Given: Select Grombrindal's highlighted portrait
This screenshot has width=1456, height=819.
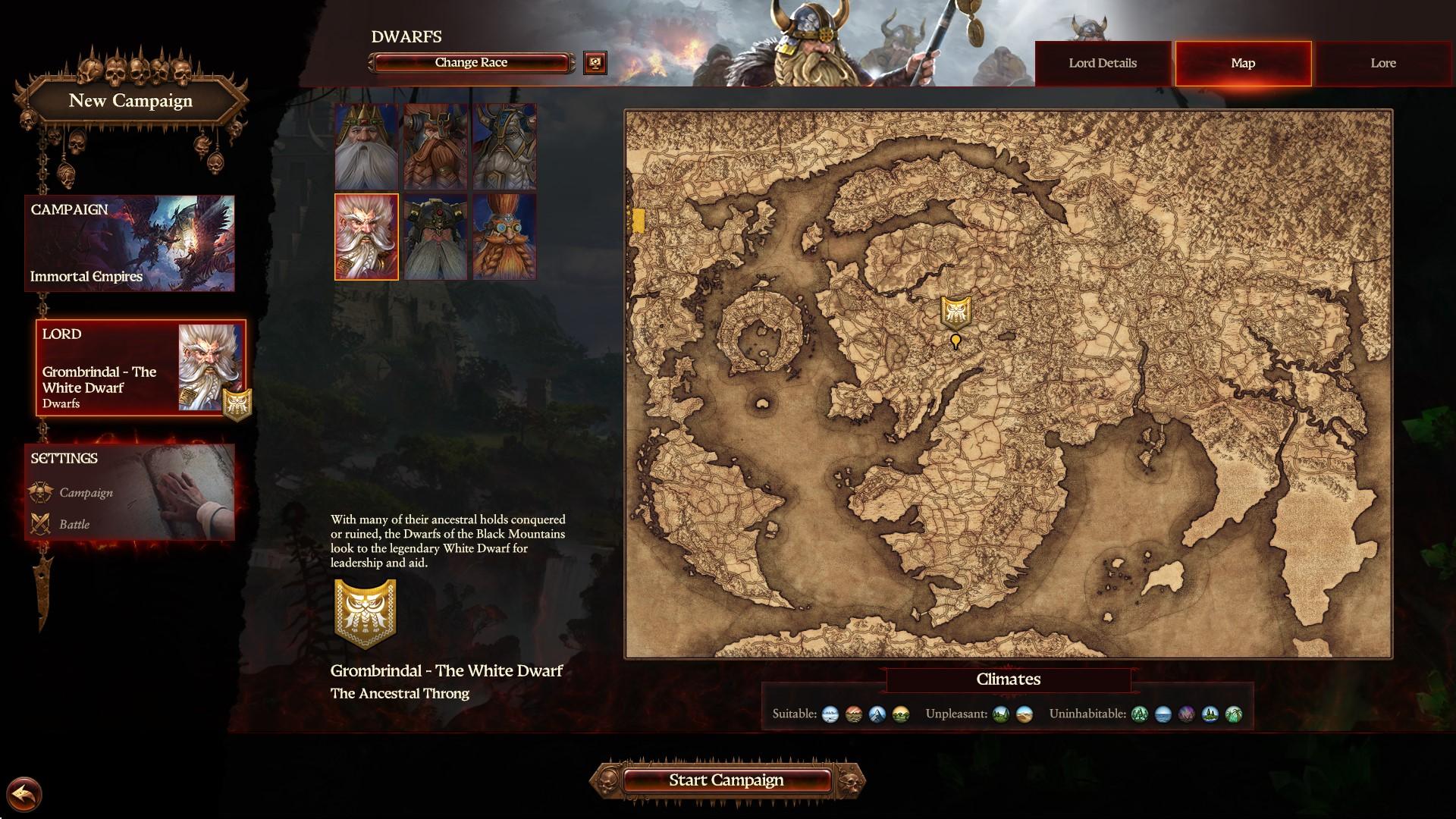Looking at the screenshot, I should click(x=366, y=237).
